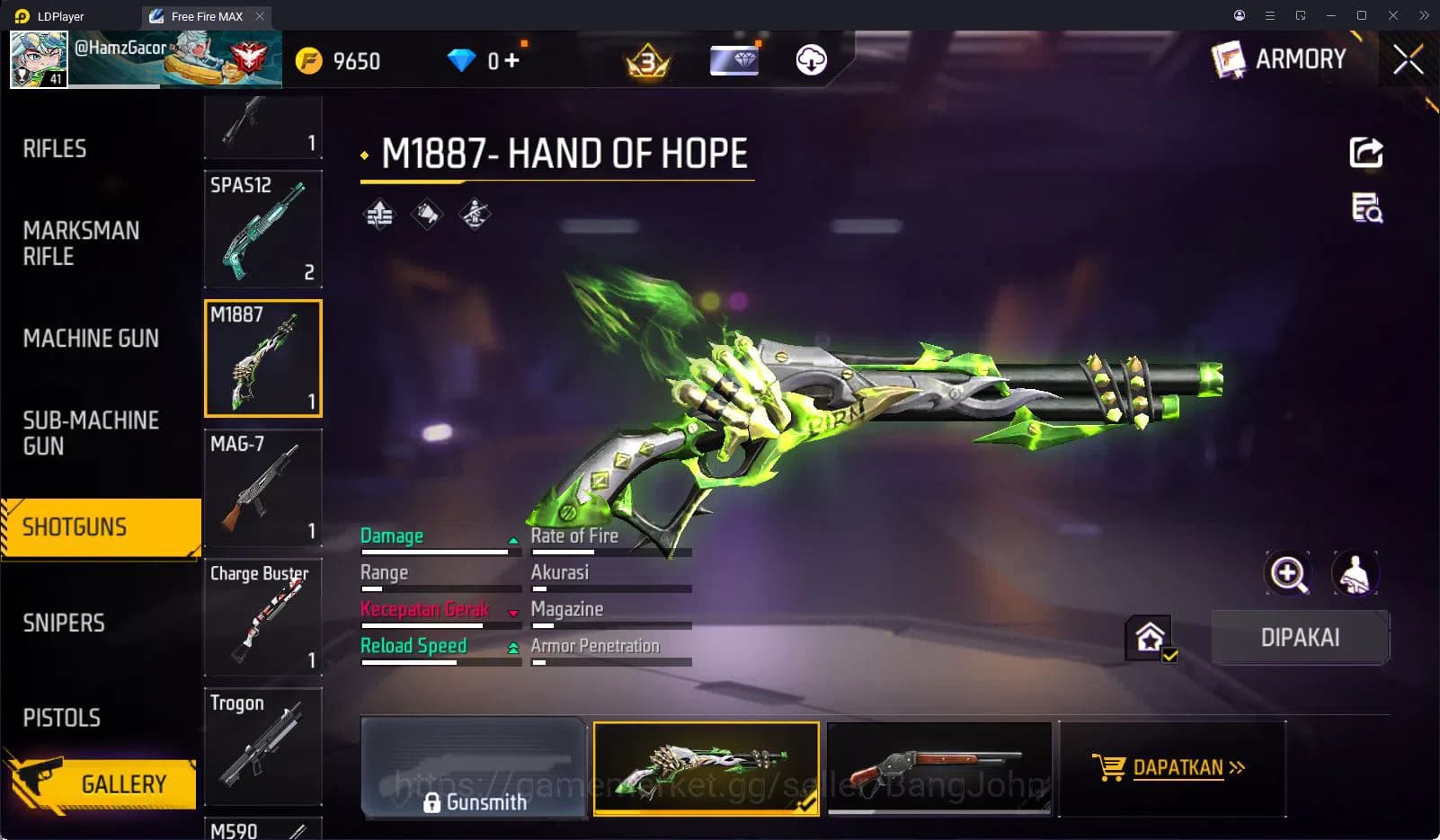This screenshot has height=840, width=1440.
Task: Open the rank crown level 3 icon
Action: [x=645, y=61]
